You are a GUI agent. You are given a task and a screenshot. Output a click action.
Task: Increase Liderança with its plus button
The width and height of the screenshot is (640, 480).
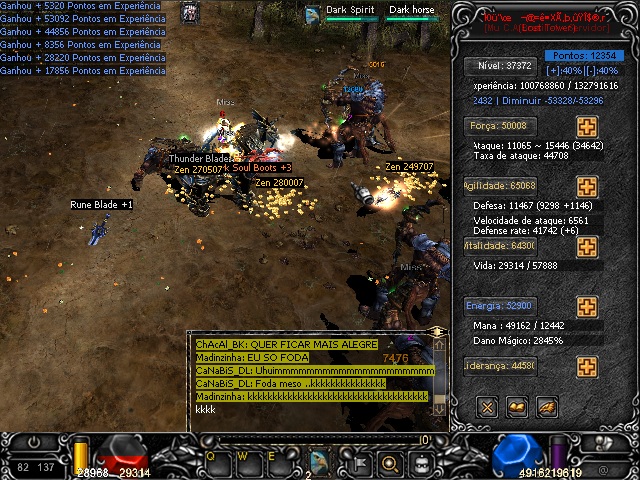[586, 366]
